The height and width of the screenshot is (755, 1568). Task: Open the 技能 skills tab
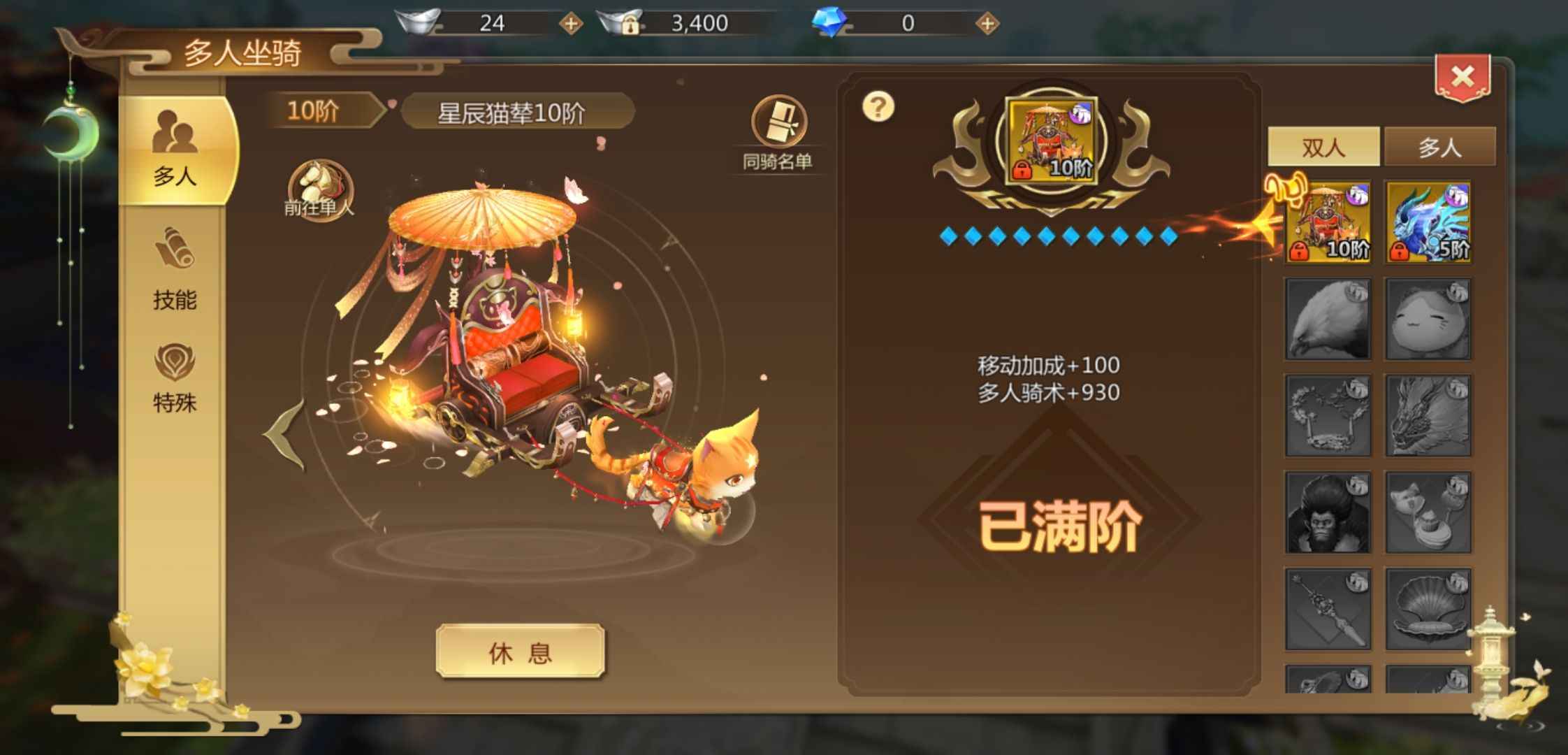point(175,271)
